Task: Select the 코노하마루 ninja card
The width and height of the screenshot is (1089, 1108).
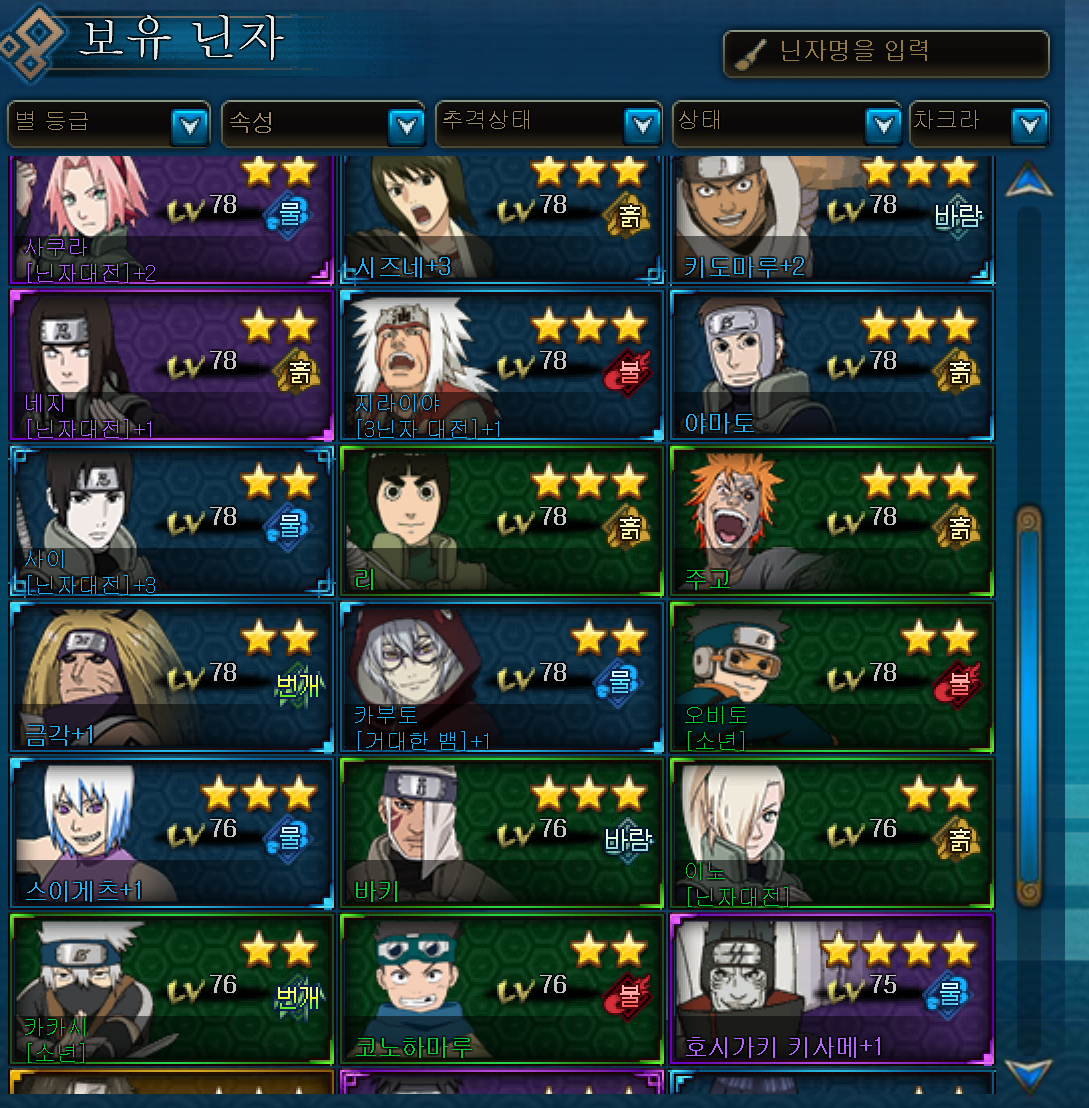Action: point(502,989)
